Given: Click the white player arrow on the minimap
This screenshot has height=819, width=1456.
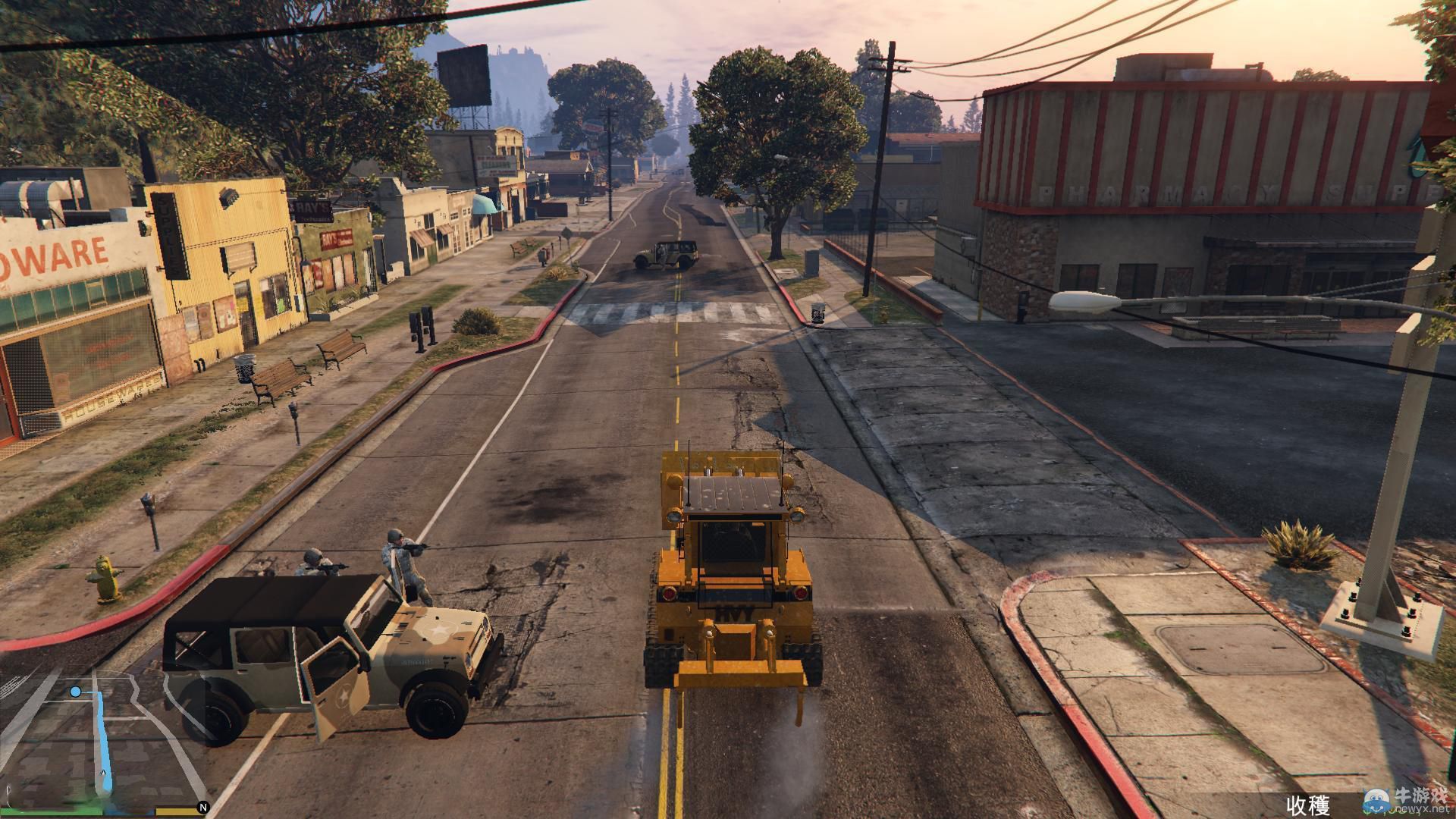Looking at the screenshot, I should pos(103,772).
